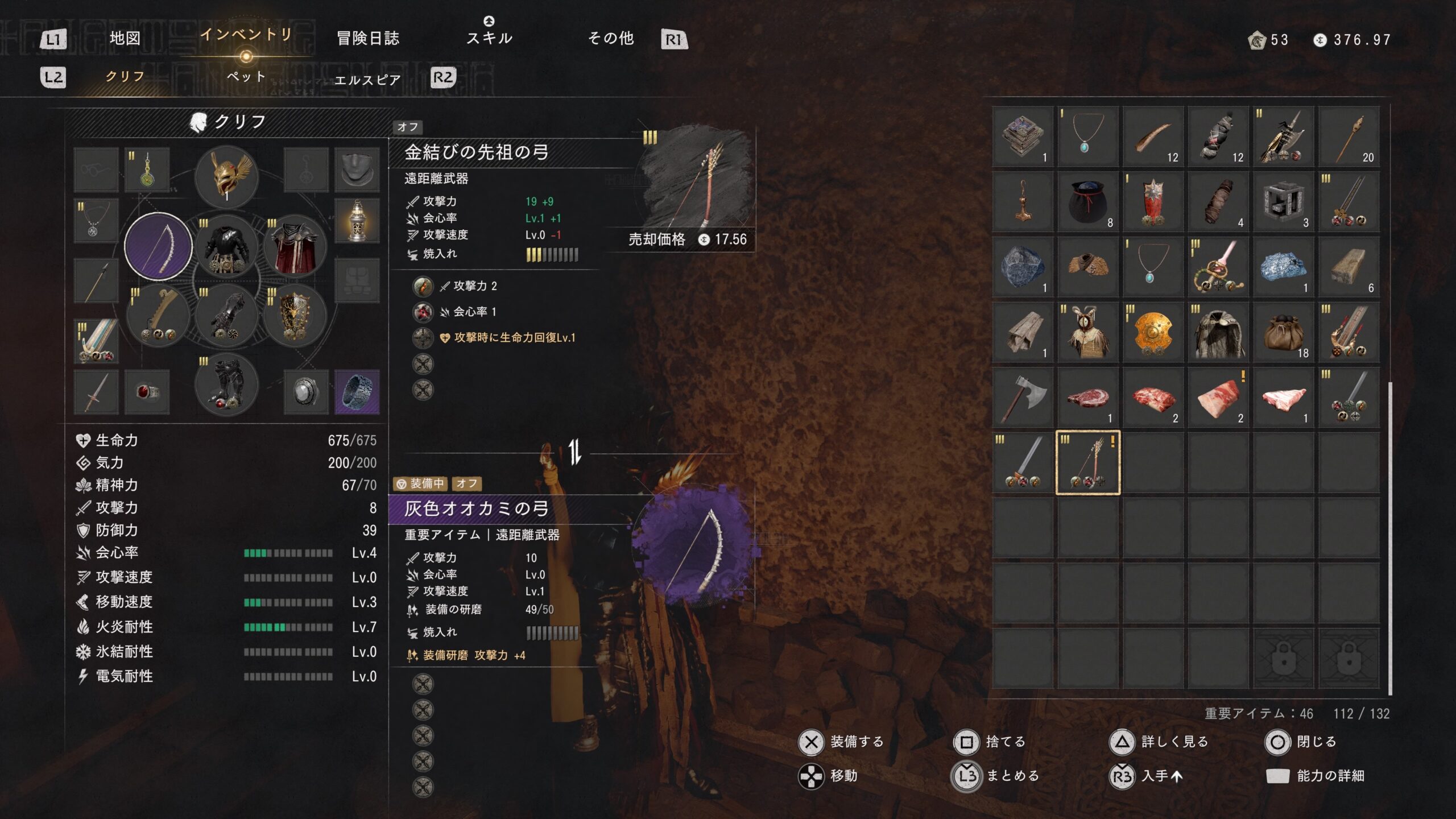Click the red caped armor slot
The height and width of the screenshot is (819, 1456).
pos(295,246)
